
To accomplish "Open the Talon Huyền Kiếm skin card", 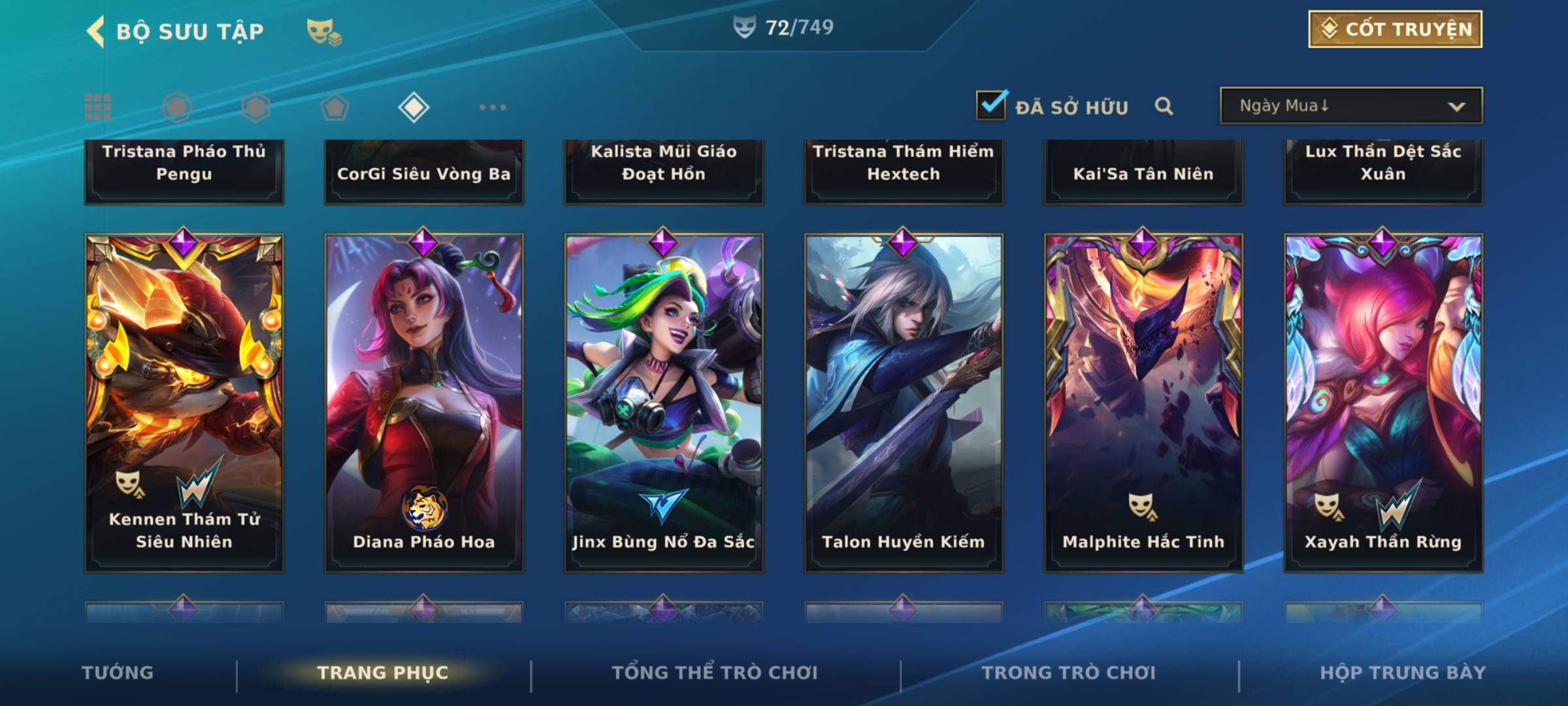I will click(904, 402).
